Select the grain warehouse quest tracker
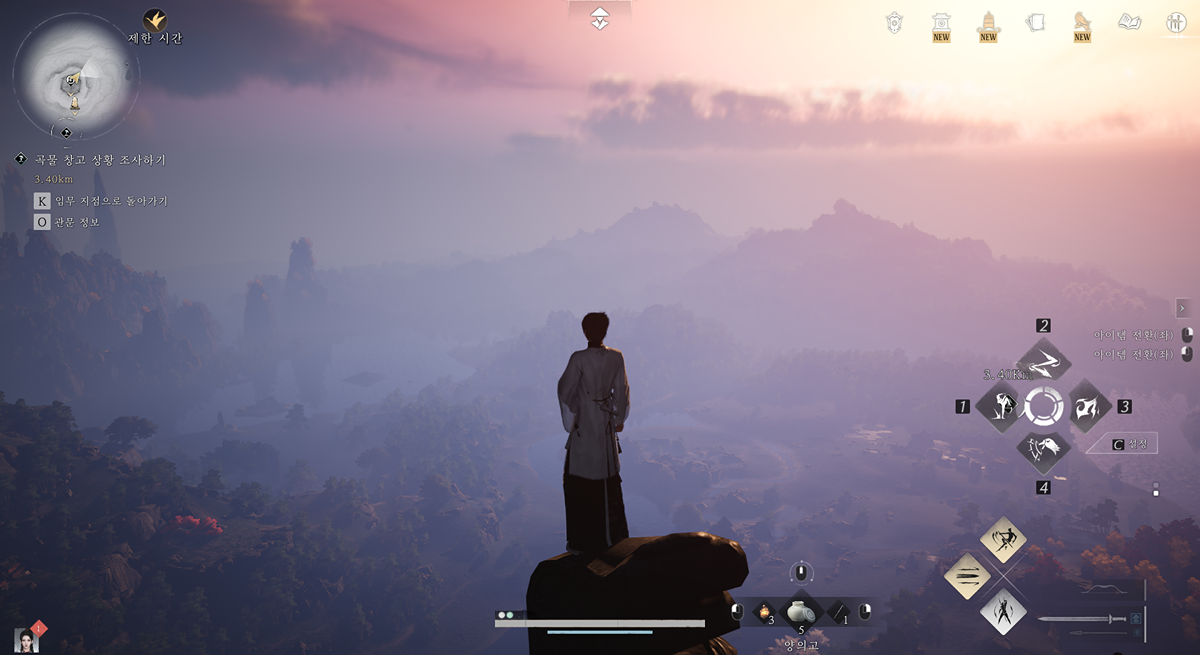Viewport: 1200px width, 655px height. click(x=100, y=159)
